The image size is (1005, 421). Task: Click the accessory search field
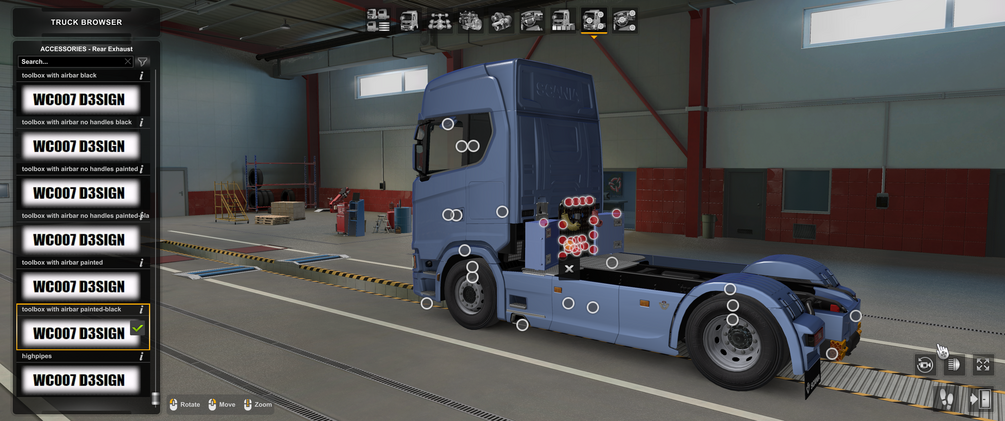[x=72, y=62]
